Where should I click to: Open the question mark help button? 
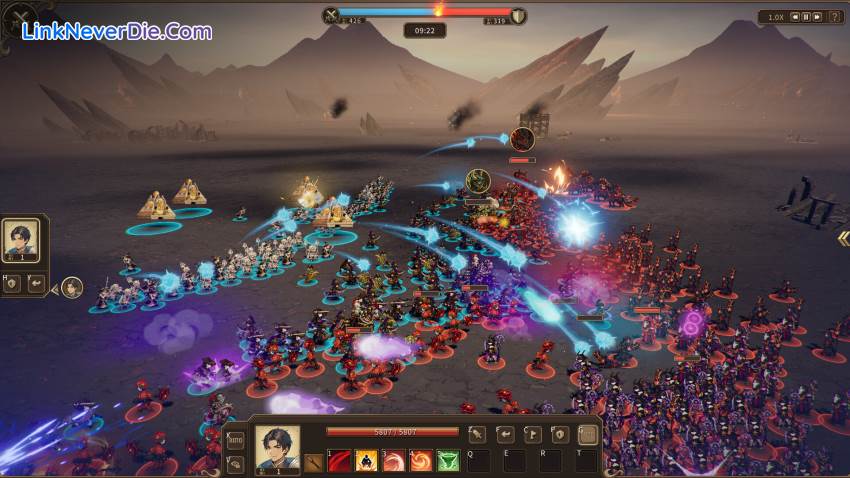835,17
